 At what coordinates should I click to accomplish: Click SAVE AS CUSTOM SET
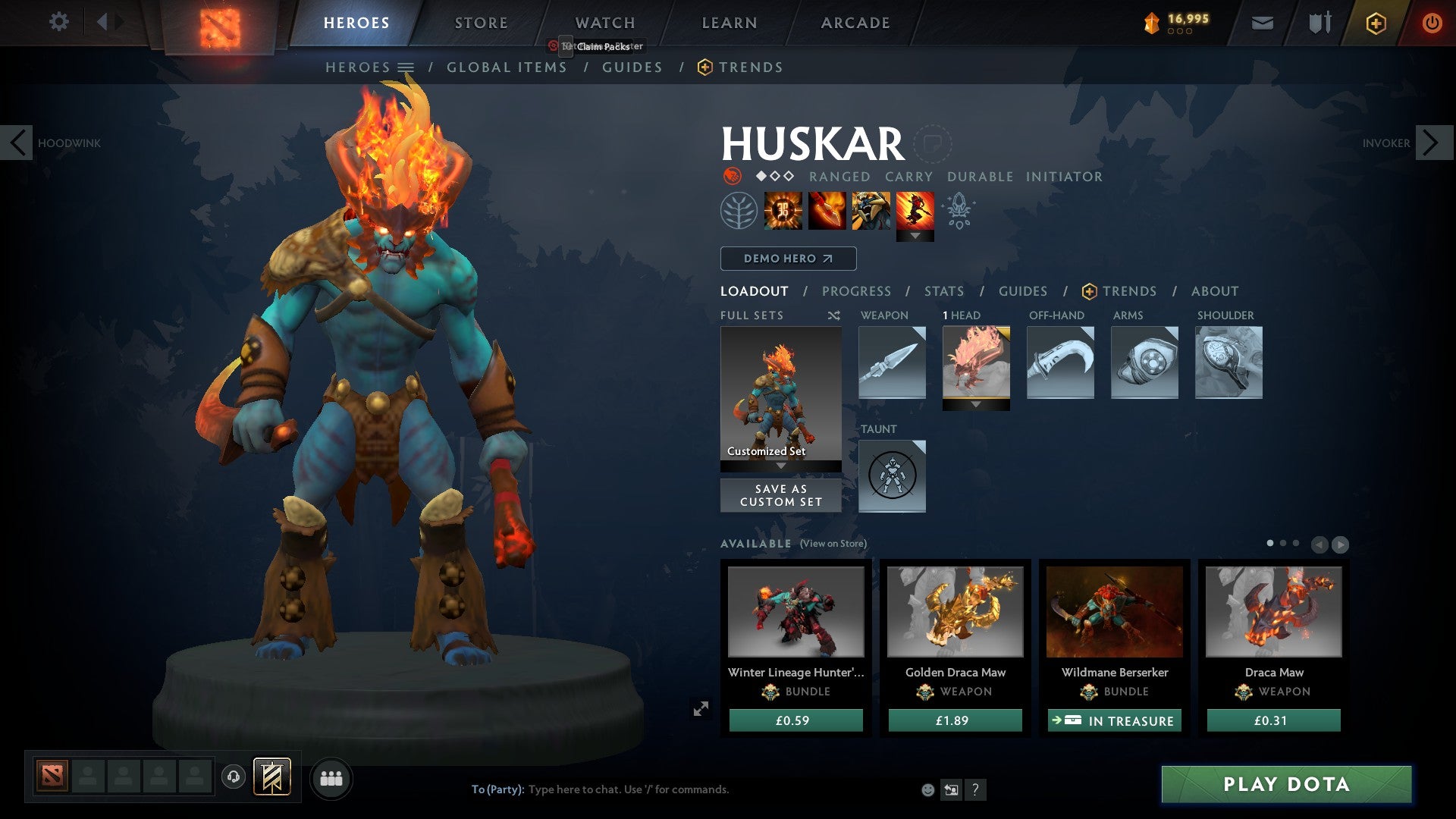[x=780, y=495]
